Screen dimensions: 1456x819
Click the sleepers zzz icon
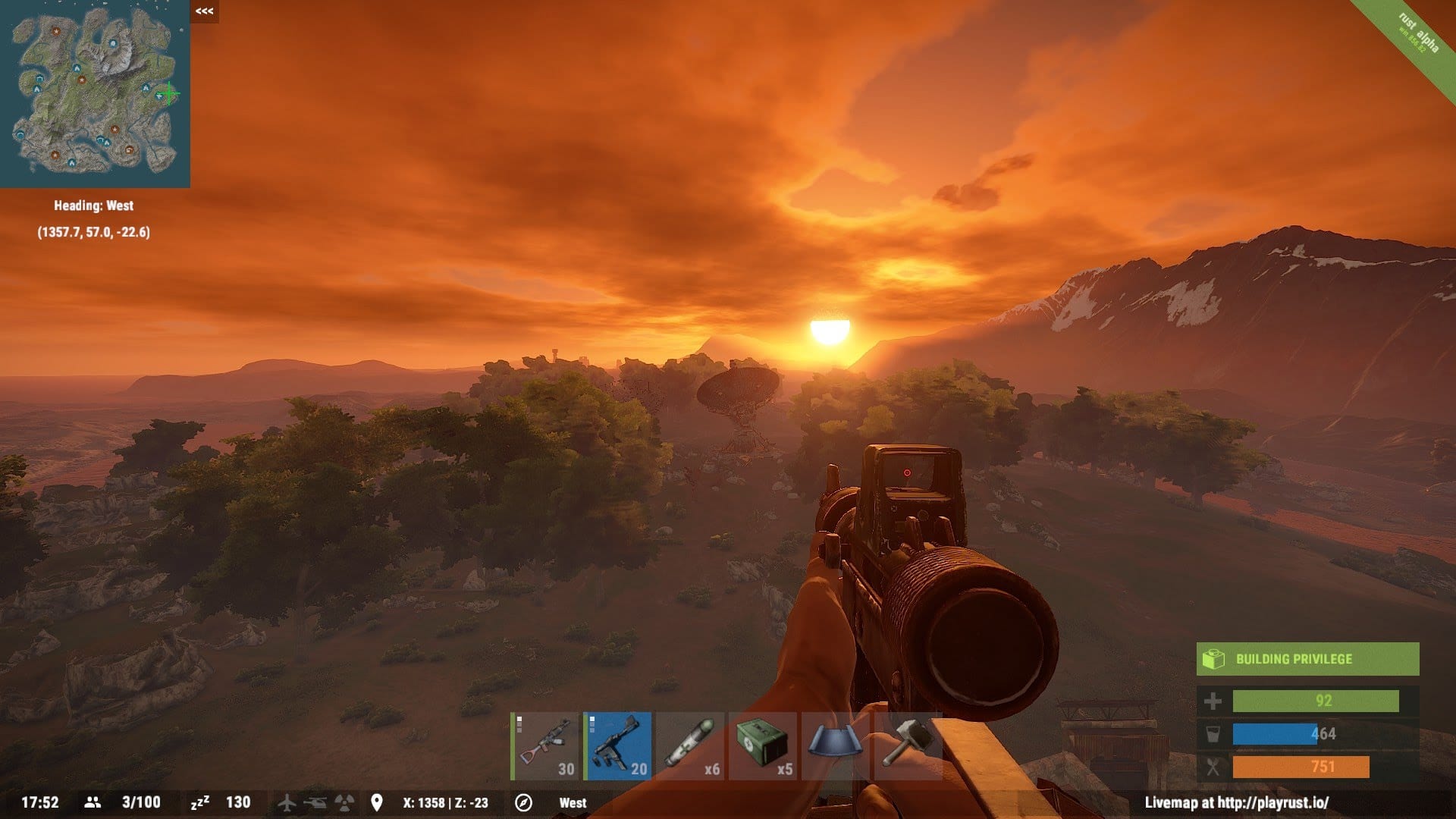[x=199, y=802]
